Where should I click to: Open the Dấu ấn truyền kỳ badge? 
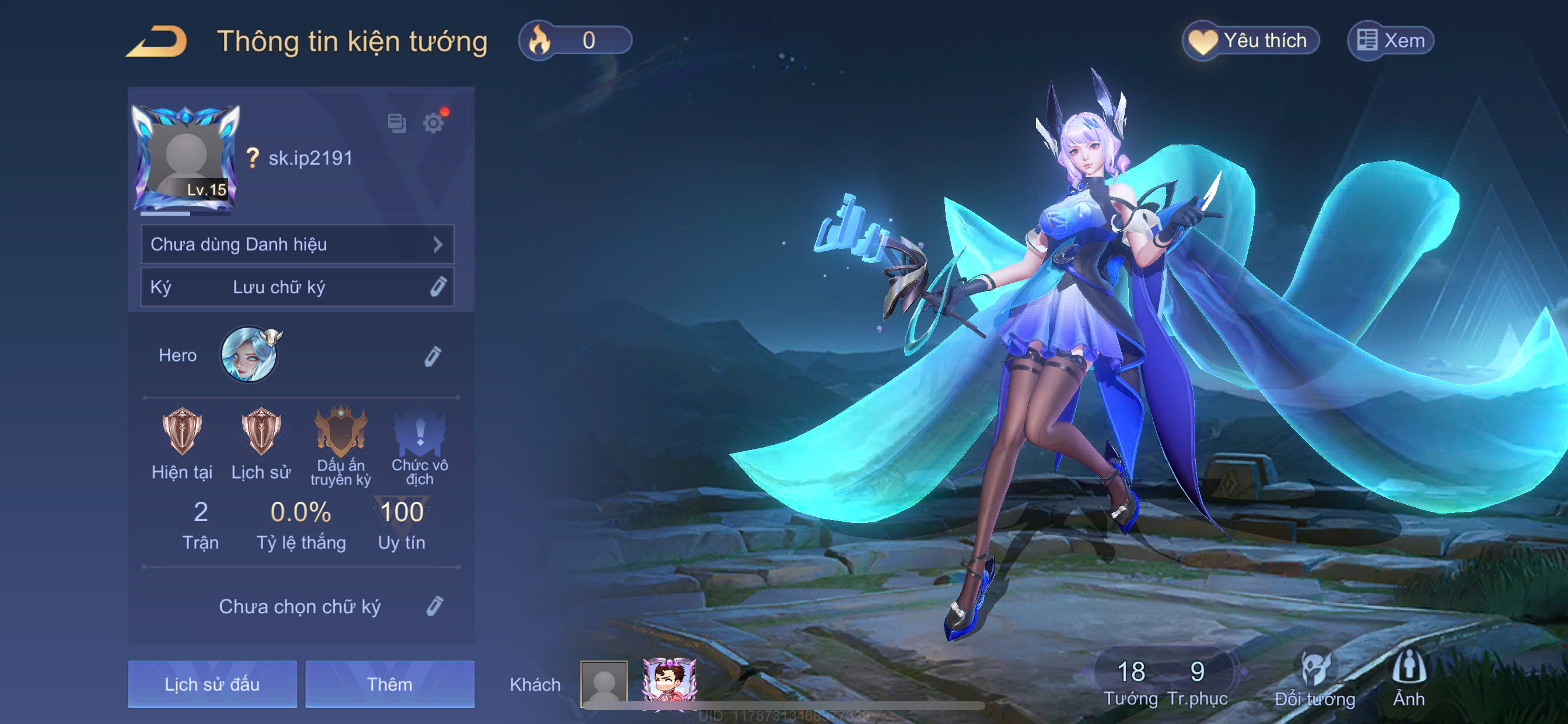[x=340, y=431]
